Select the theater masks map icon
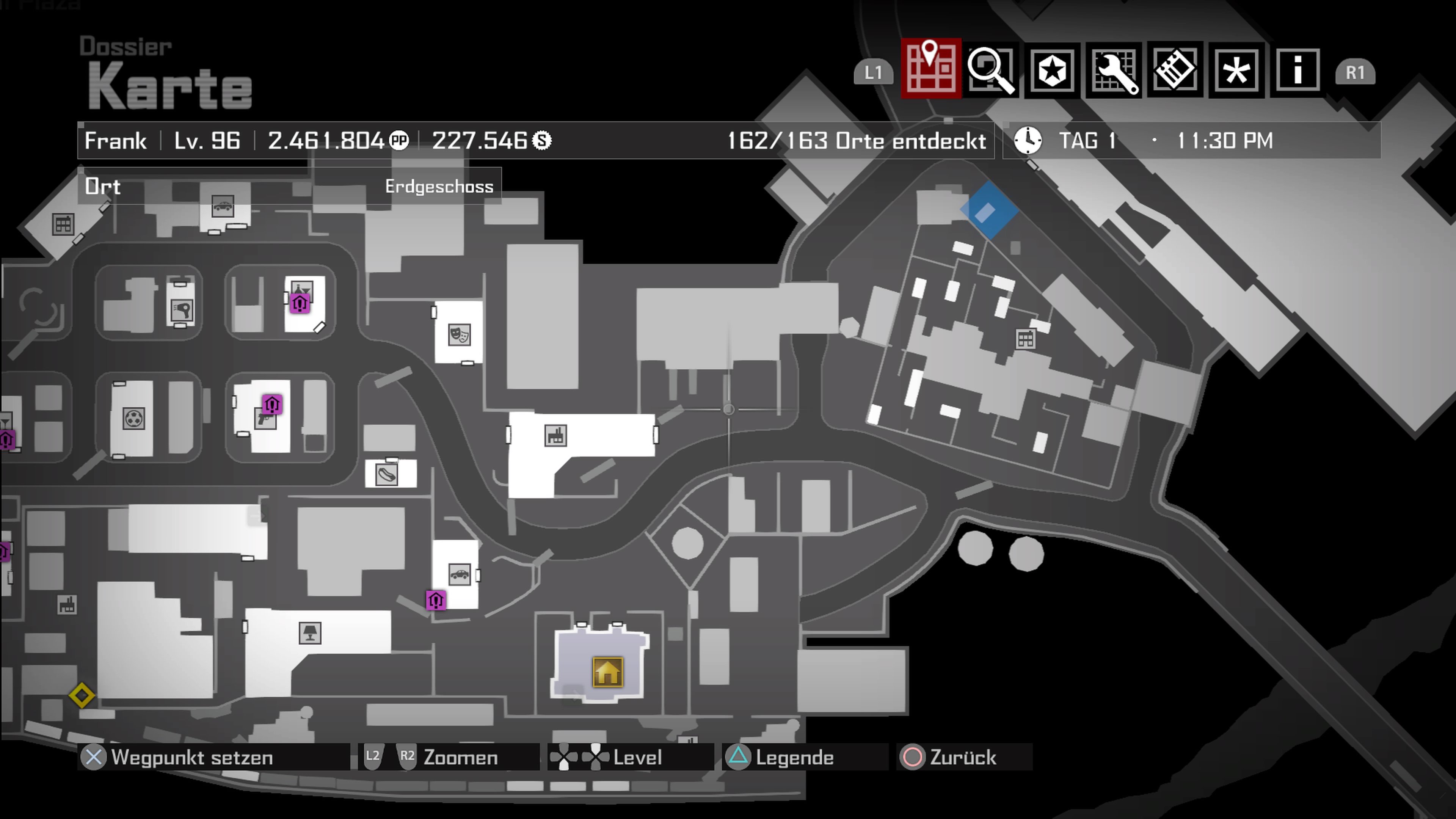 [459, 334]
